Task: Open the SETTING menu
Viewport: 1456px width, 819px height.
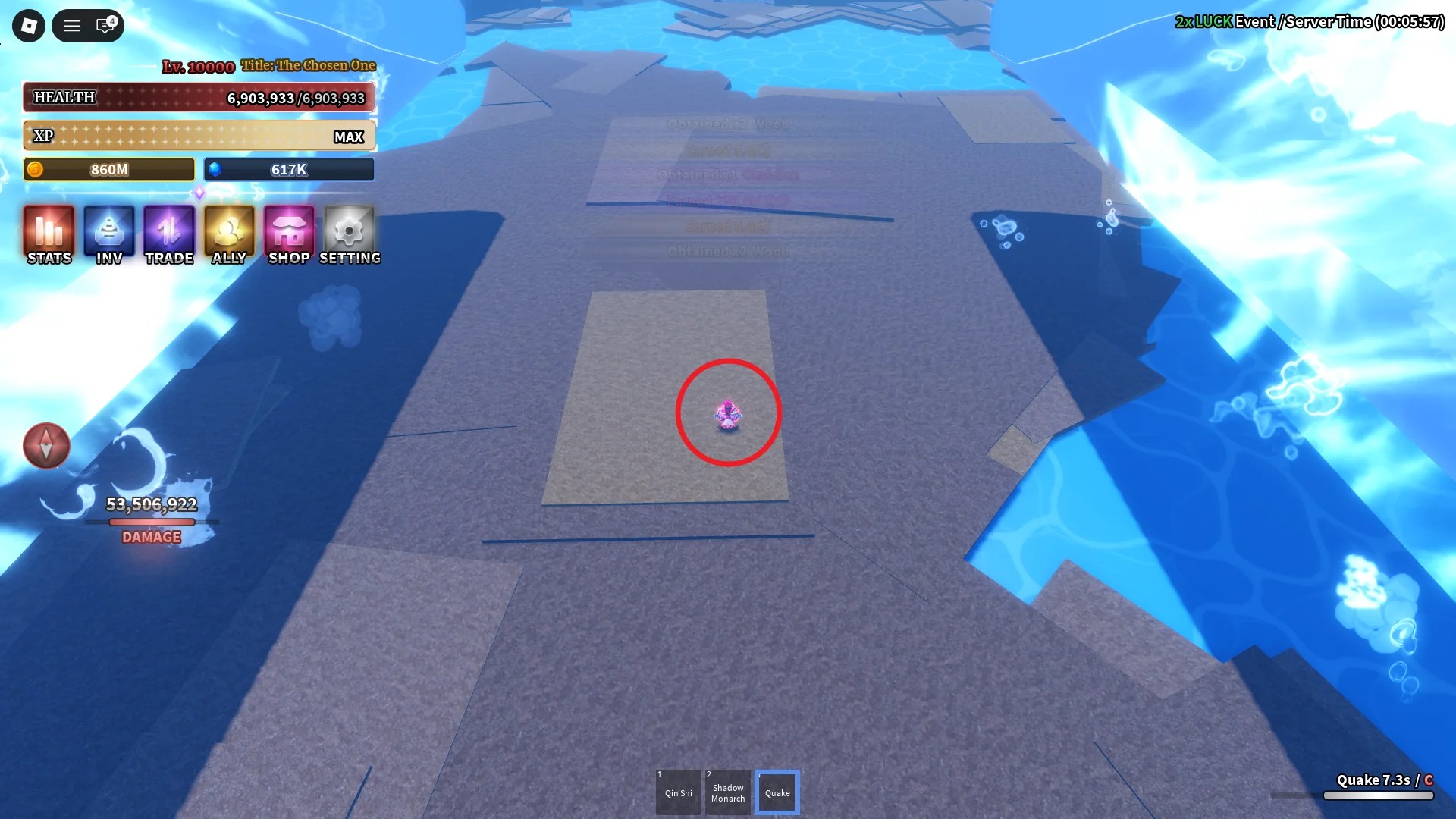Action: tap(349, 235)
